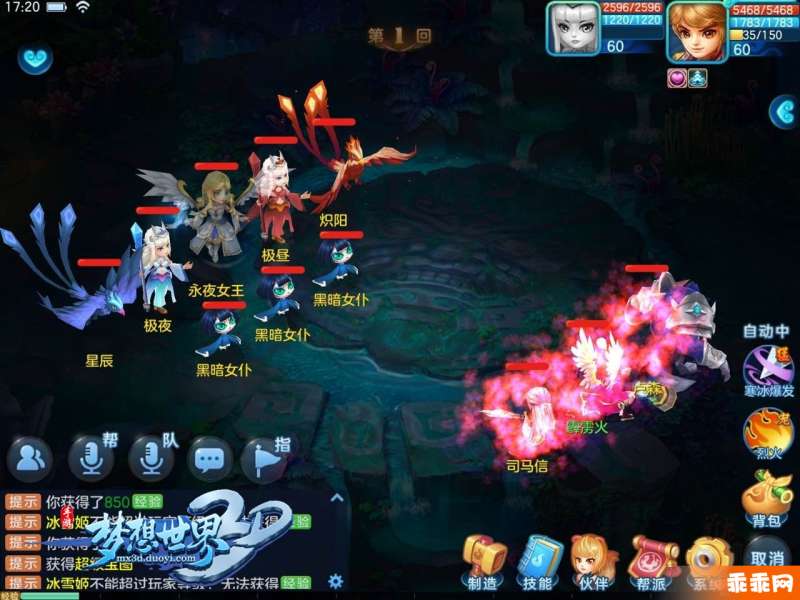Activate the 帮 guild voice microphone

pos(92,459)
